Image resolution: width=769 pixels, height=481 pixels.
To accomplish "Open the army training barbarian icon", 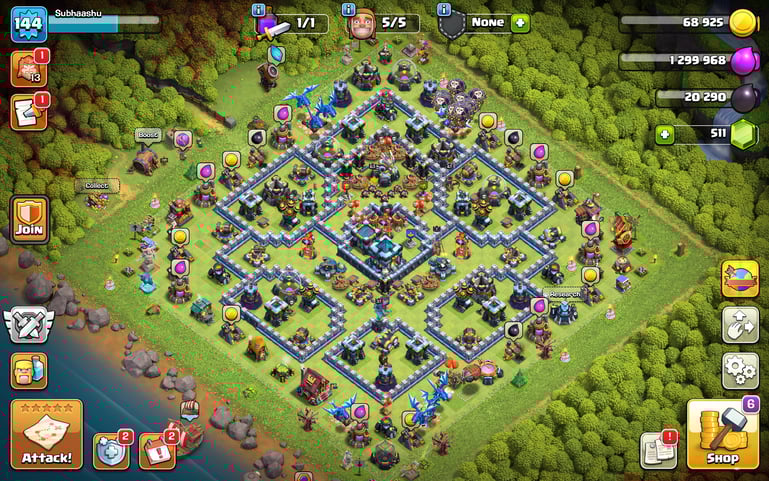I will pos(29,370).
